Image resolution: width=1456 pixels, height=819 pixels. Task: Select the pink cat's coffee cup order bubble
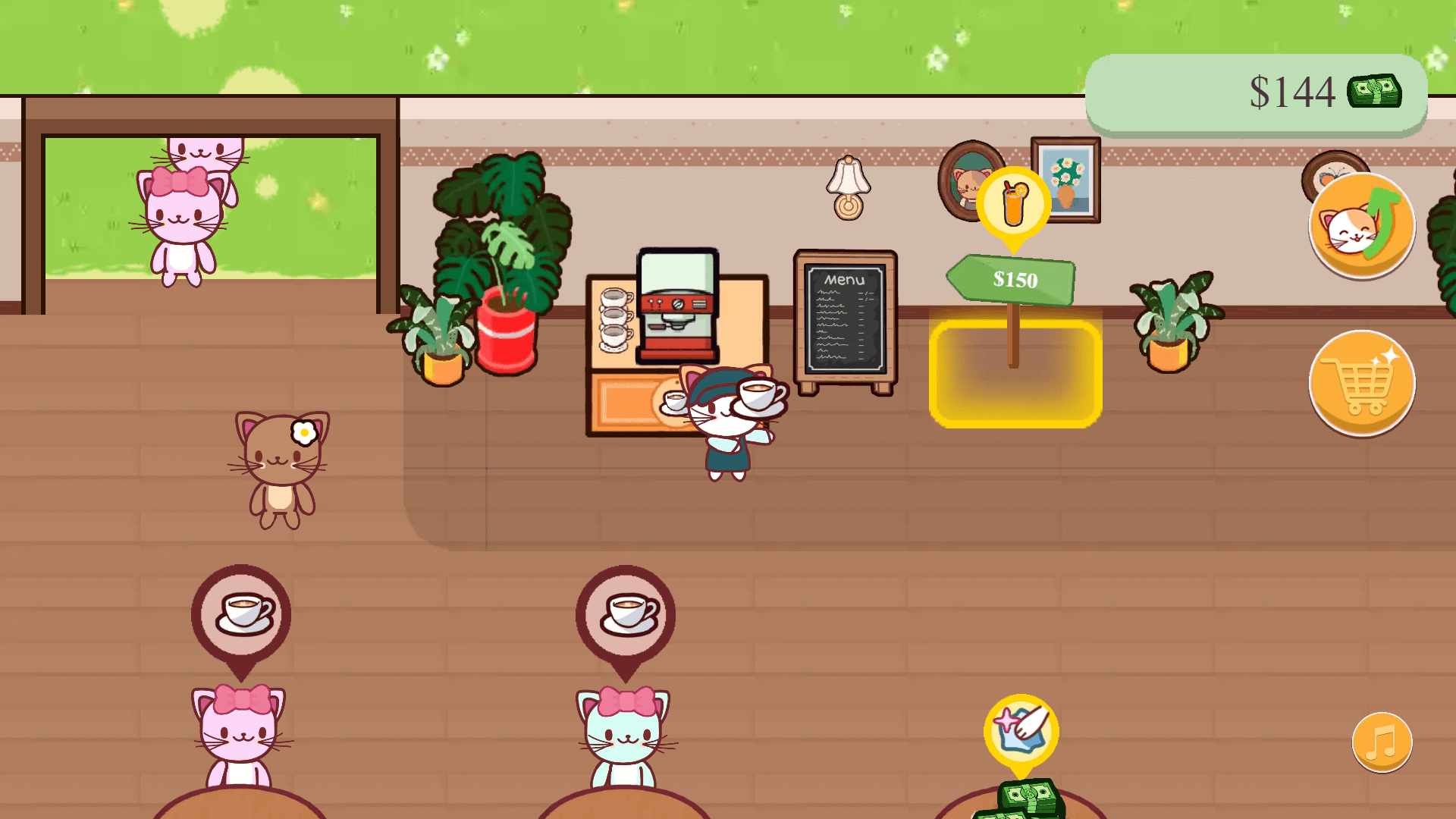click(240, 611)
